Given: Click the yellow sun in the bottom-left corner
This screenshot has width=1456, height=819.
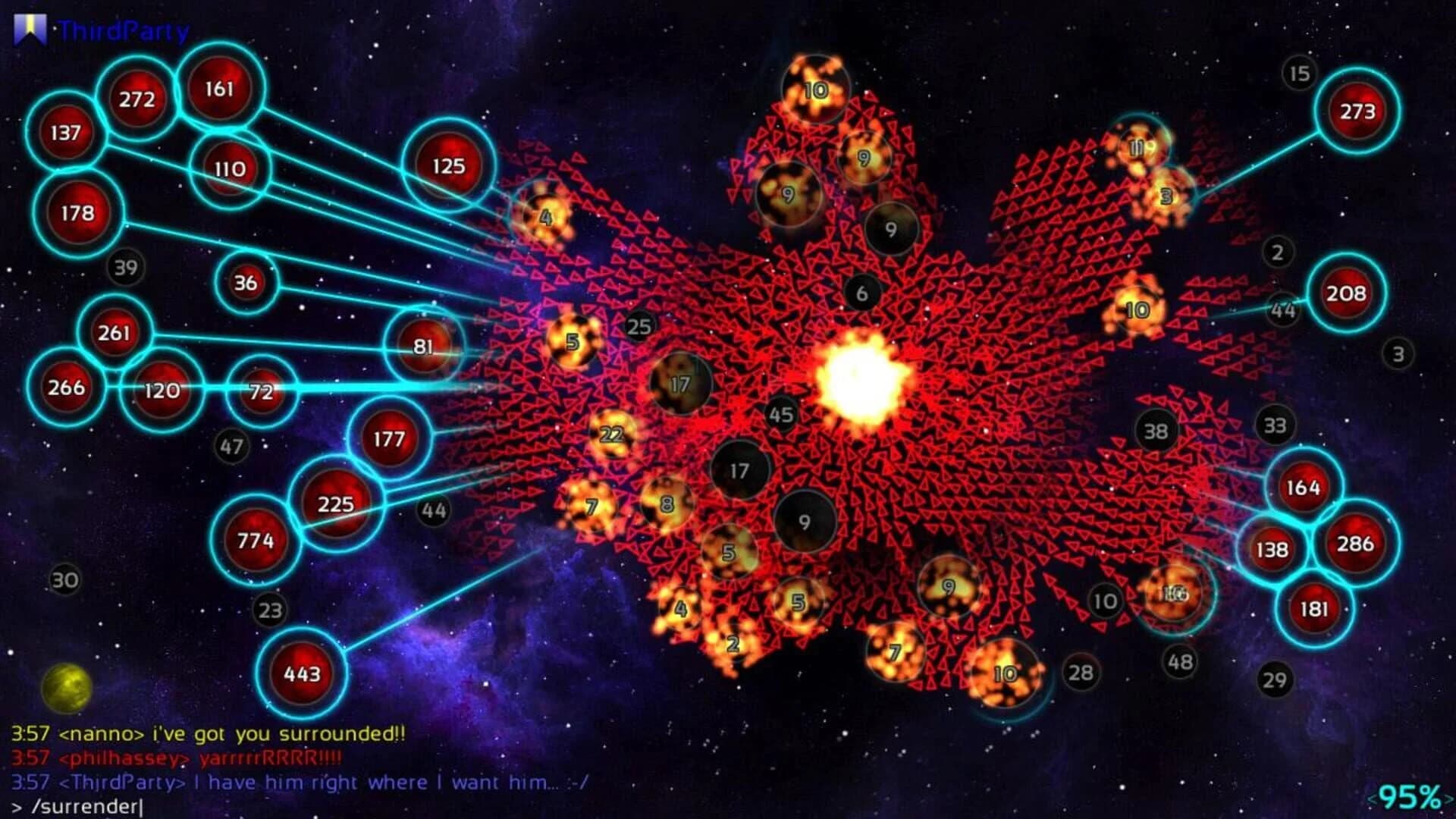Looking at the screenshot, I should coord(67,688).
